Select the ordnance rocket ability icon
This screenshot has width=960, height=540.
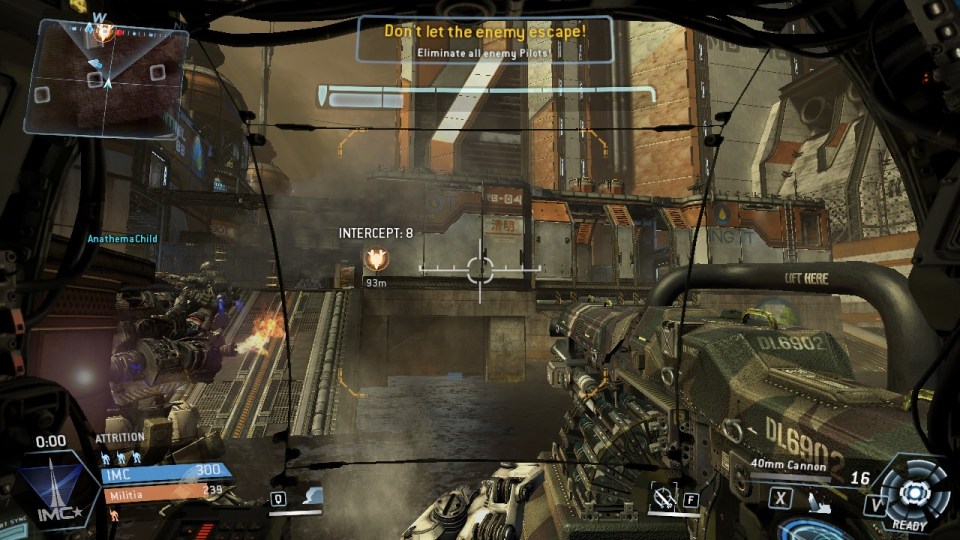660,498
